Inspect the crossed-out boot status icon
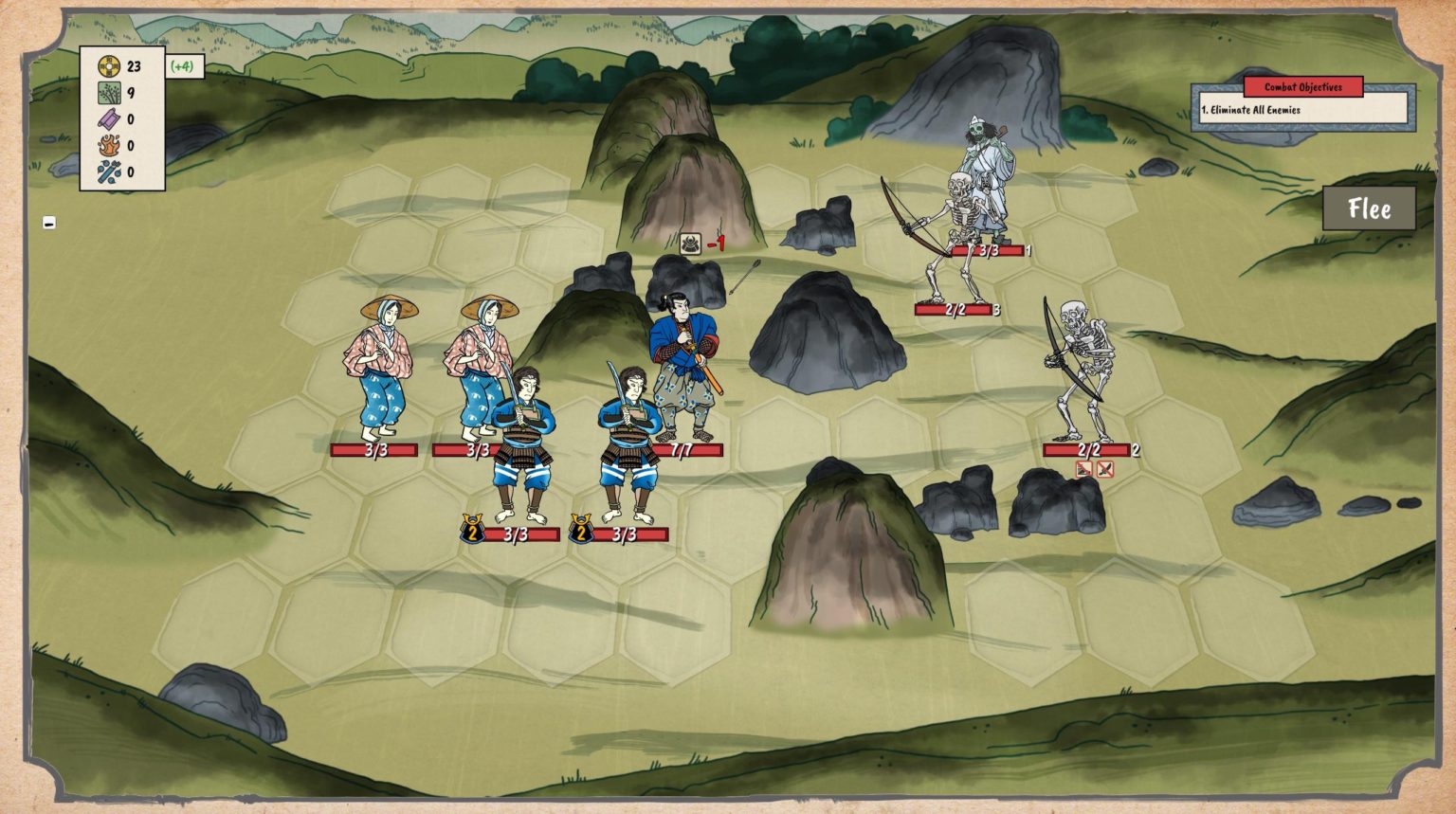This screenshot has height=814, width=1456. point(1084,469)
